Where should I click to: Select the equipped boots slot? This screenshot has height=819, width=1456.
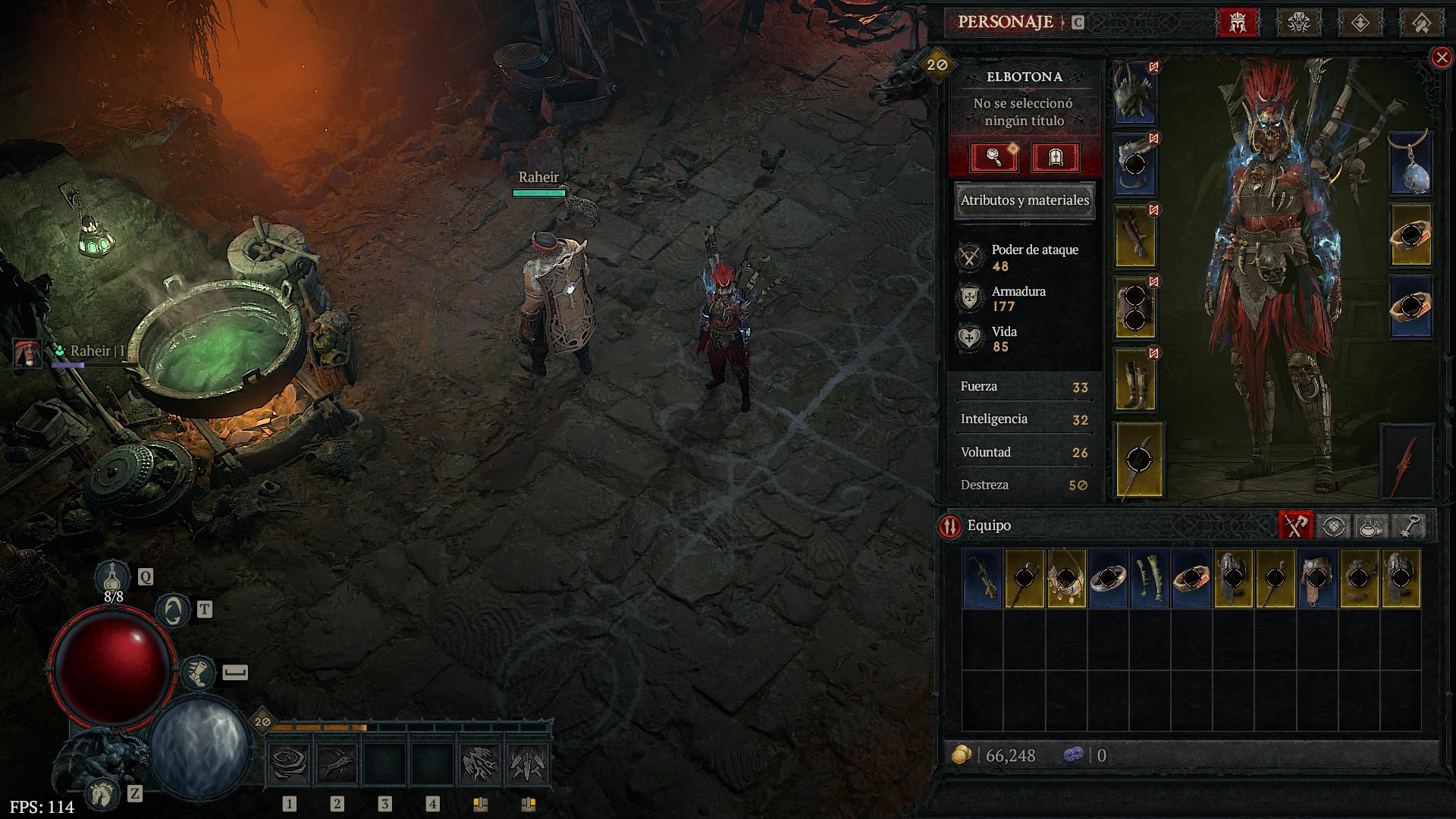coord(1134,380)
